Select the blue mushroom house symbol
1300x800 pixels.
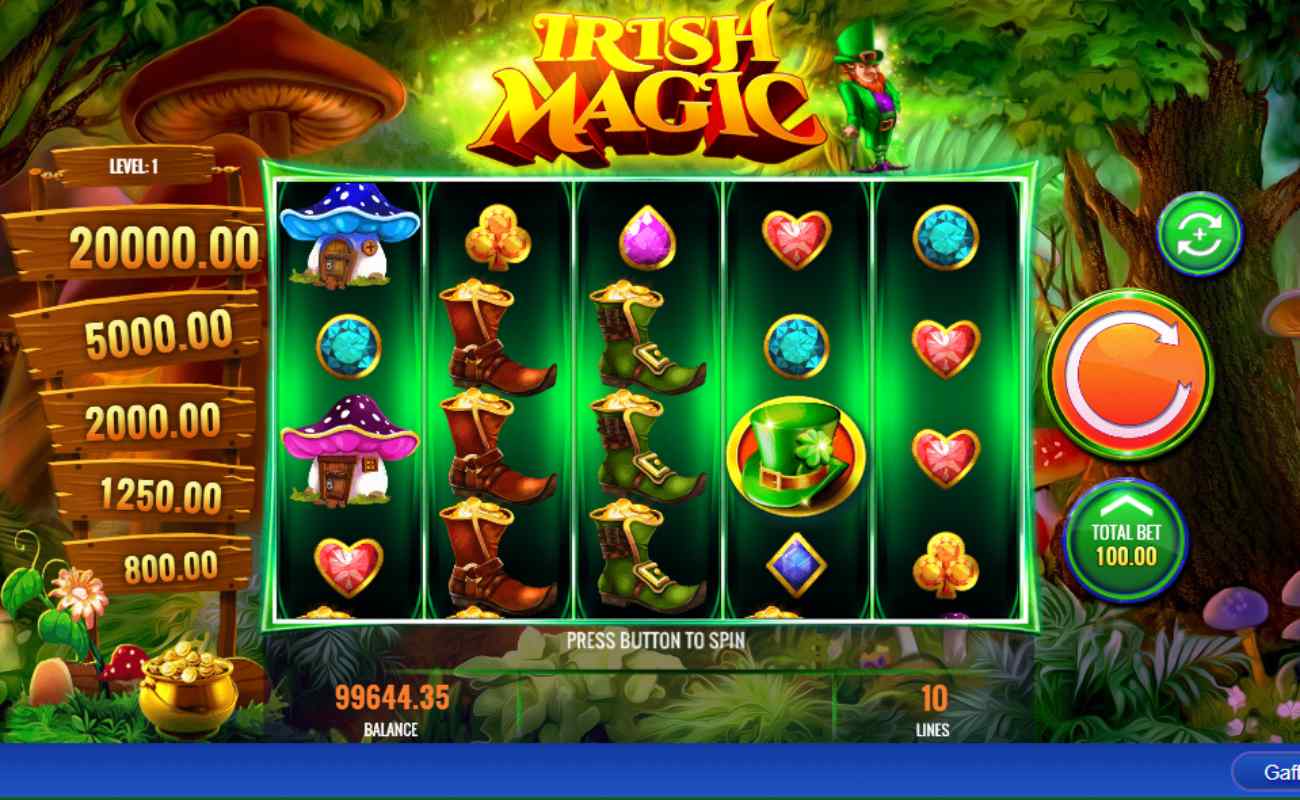click(349, 237)
